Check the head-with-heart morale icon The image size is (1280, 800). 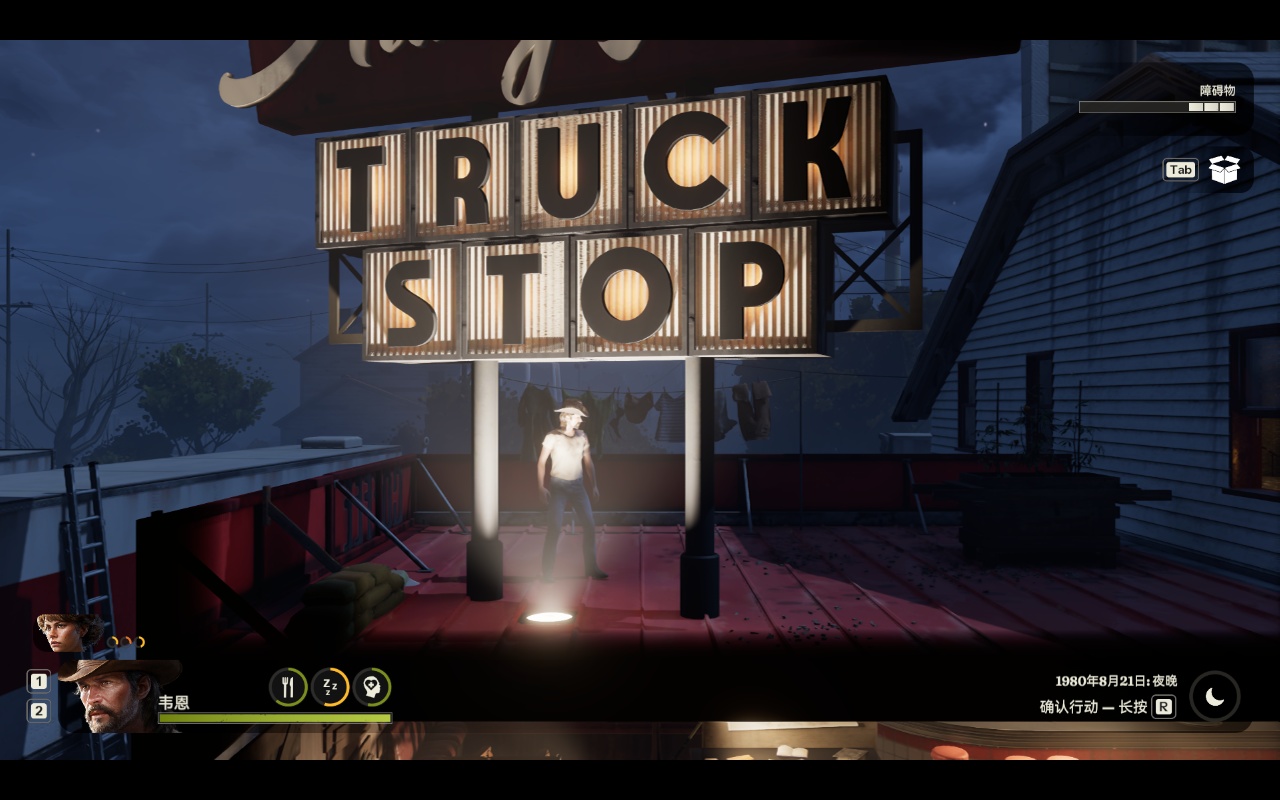(x=371, y=687)
